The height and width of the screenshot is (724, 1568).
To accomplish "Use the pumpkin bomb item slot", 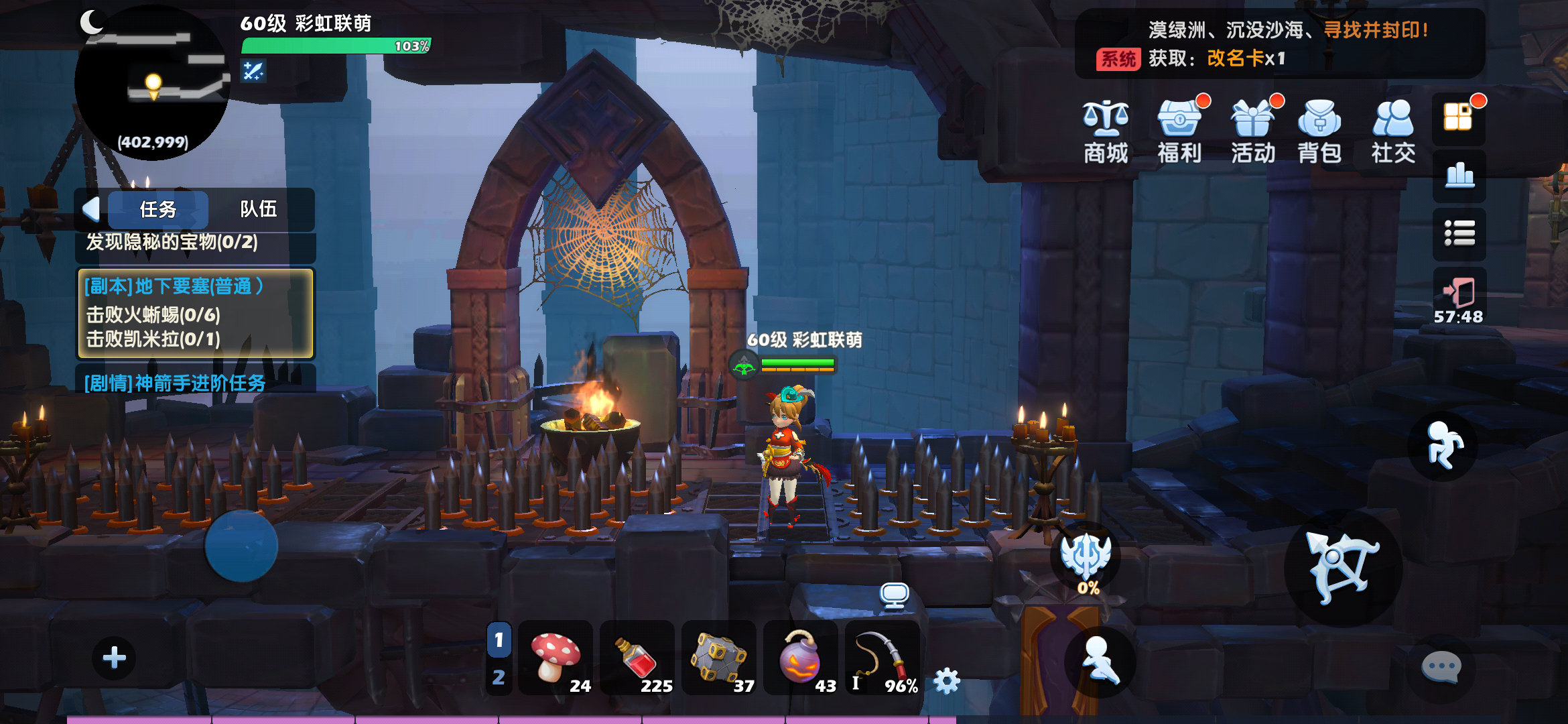I will click(x=801, y=658).
